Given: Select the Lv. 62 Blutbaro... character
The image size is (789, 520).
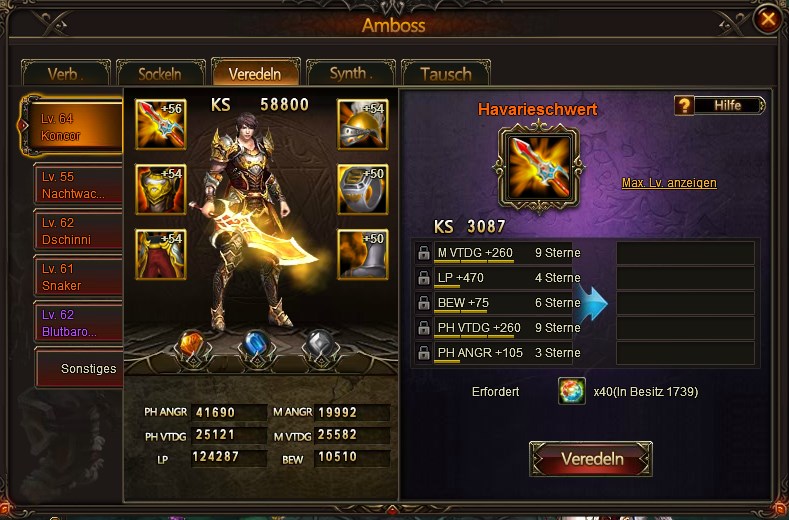Looking at the screenshot, I should click(78, 322).
